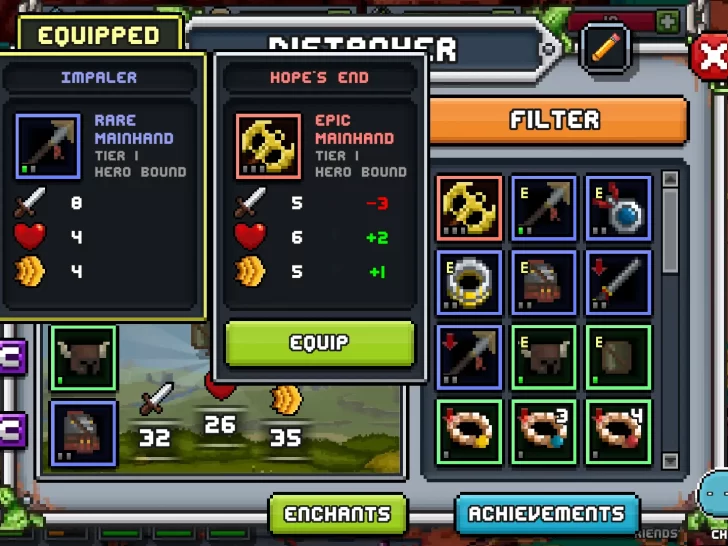The height and width of the screenshot is (546, 728).
Task: Open the Enchants menu
Action: point(338,514)
